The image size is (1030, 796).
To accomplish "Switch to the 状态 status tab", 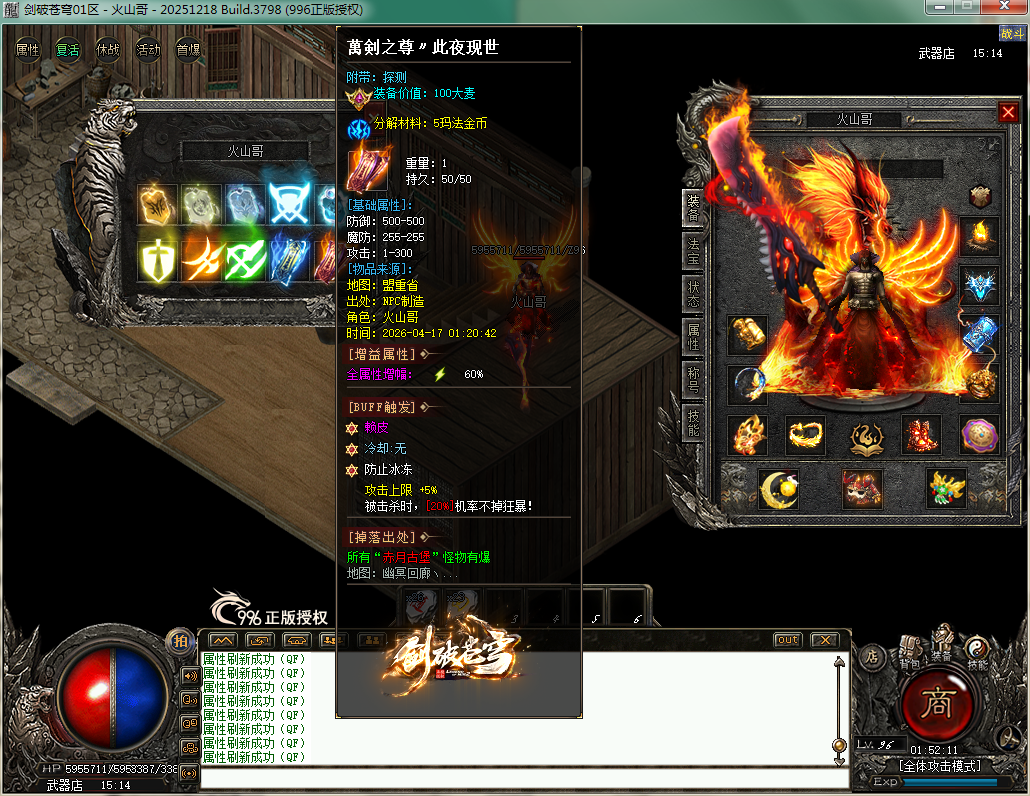I will 693,295.
